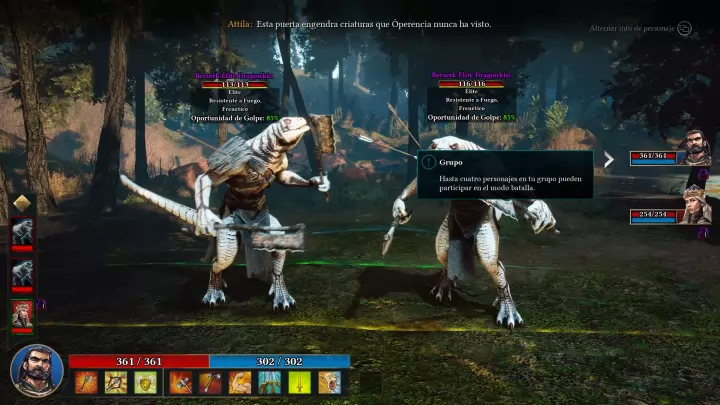
Task: Click the gold diamond above the turn order
Action: pos(22,203)
